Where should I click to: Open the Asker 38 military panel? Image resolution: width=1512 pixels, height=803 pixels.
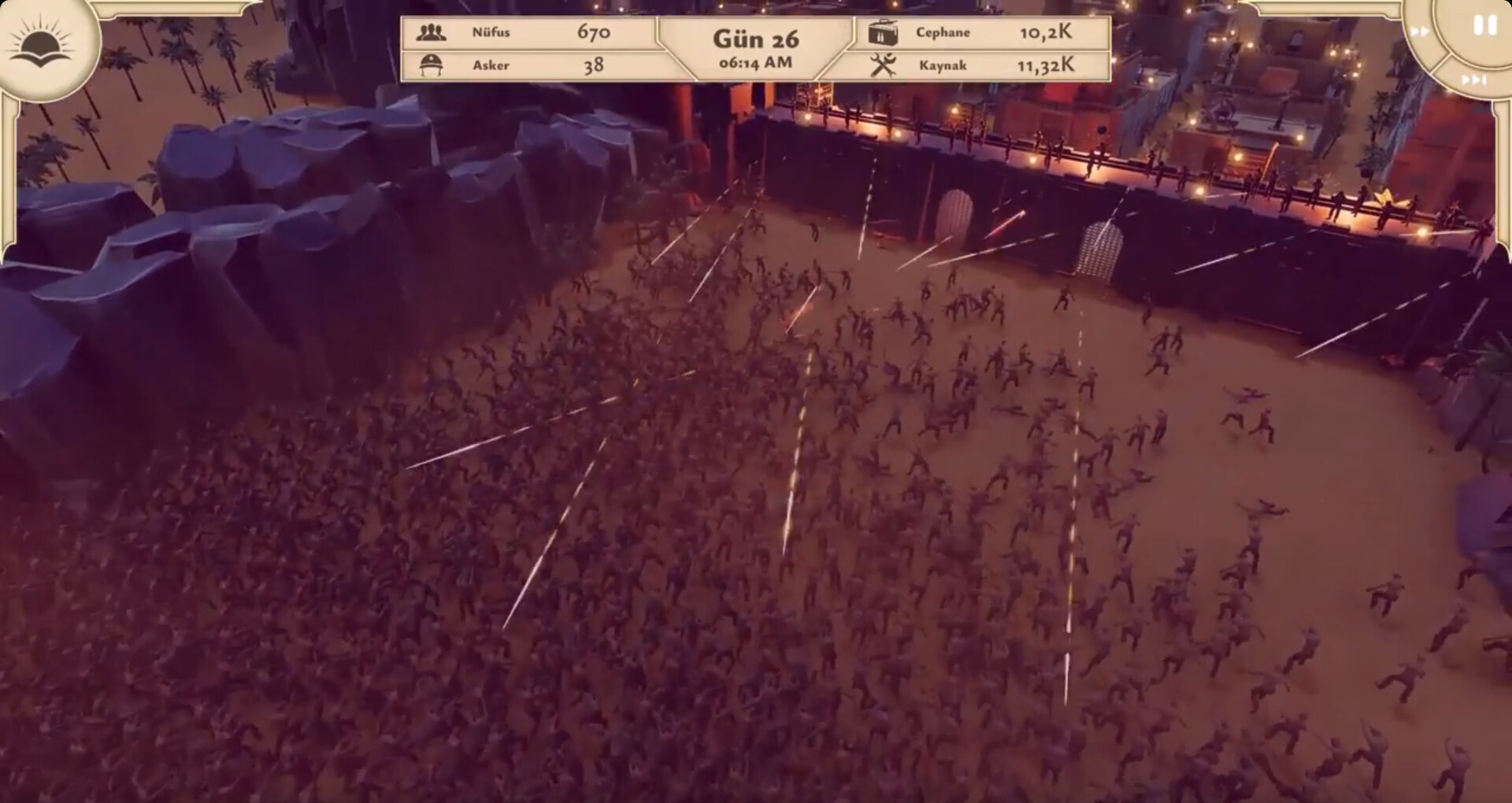[528, 65]
